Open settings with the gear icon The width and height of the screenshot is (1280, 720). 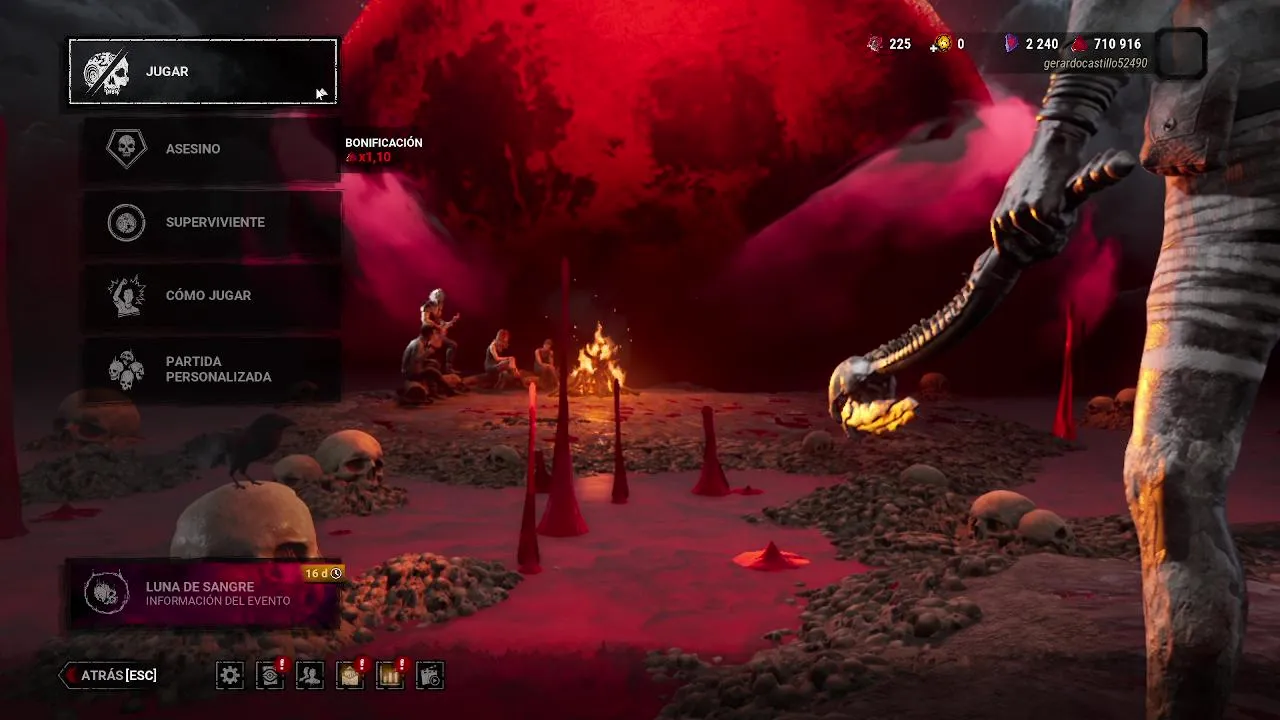point(230,676)
